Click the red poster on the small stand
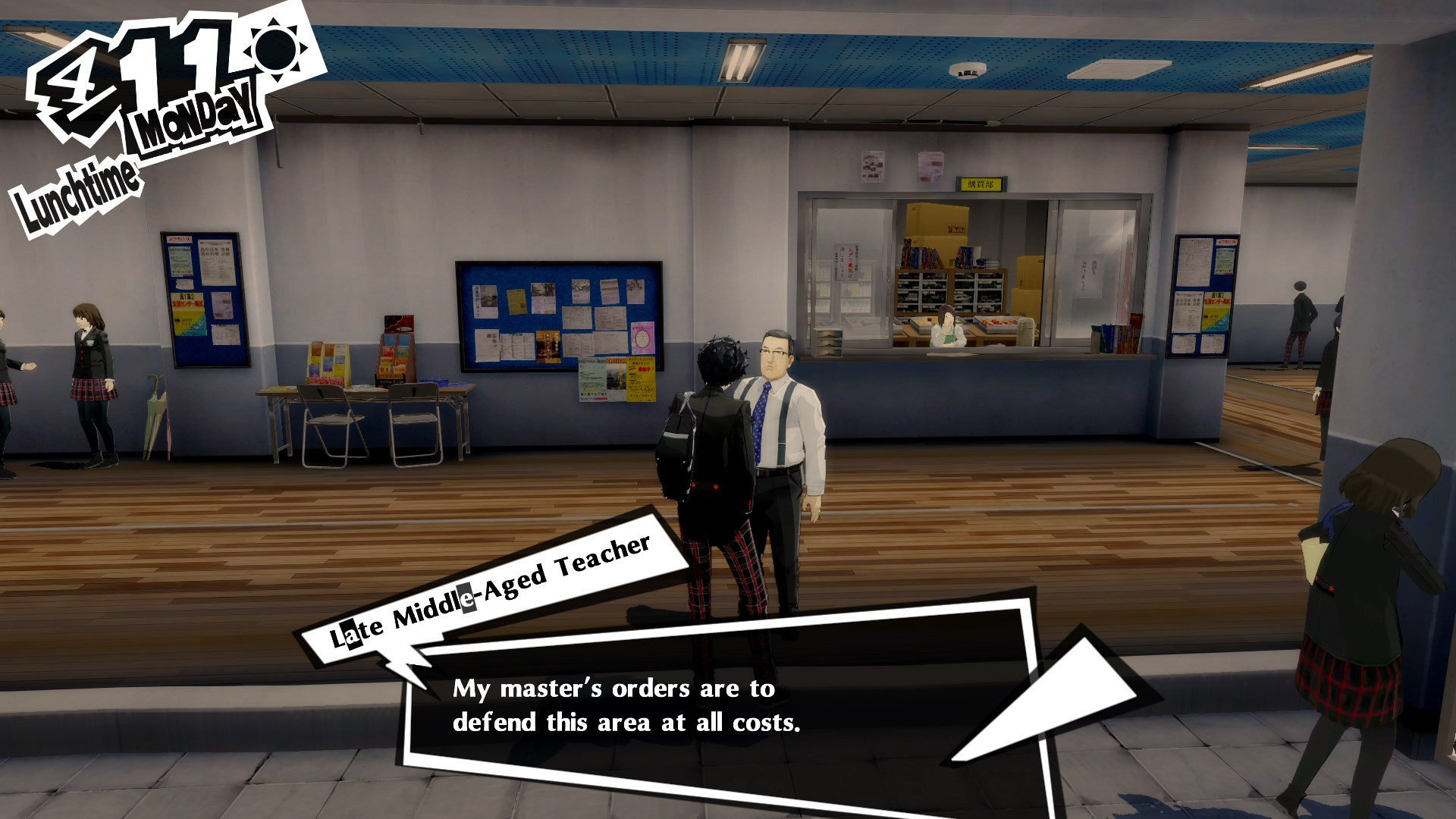The height and width of the screenshot is (819, 1456). pos(325,381)
